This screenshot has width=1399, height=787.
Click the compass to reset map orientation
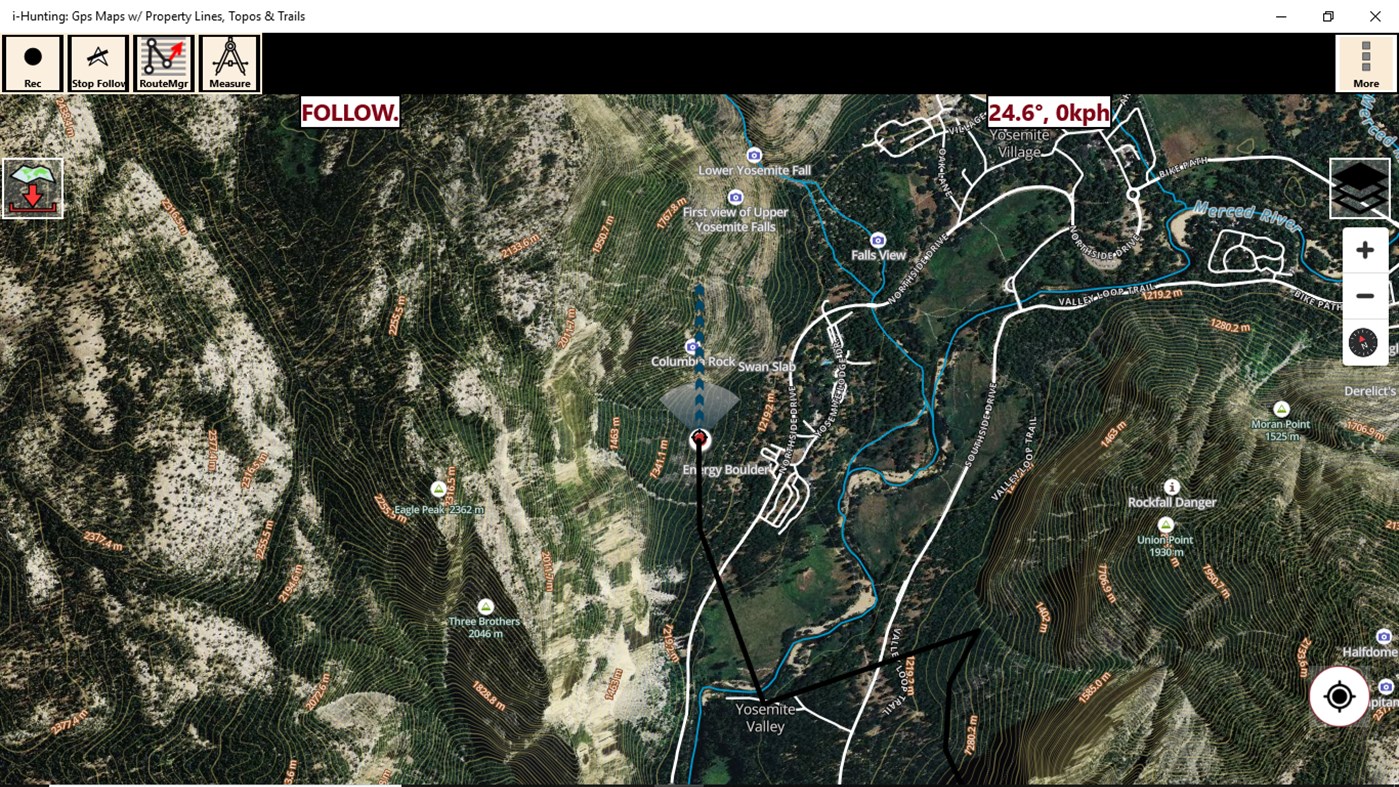tap(1364, 342)
